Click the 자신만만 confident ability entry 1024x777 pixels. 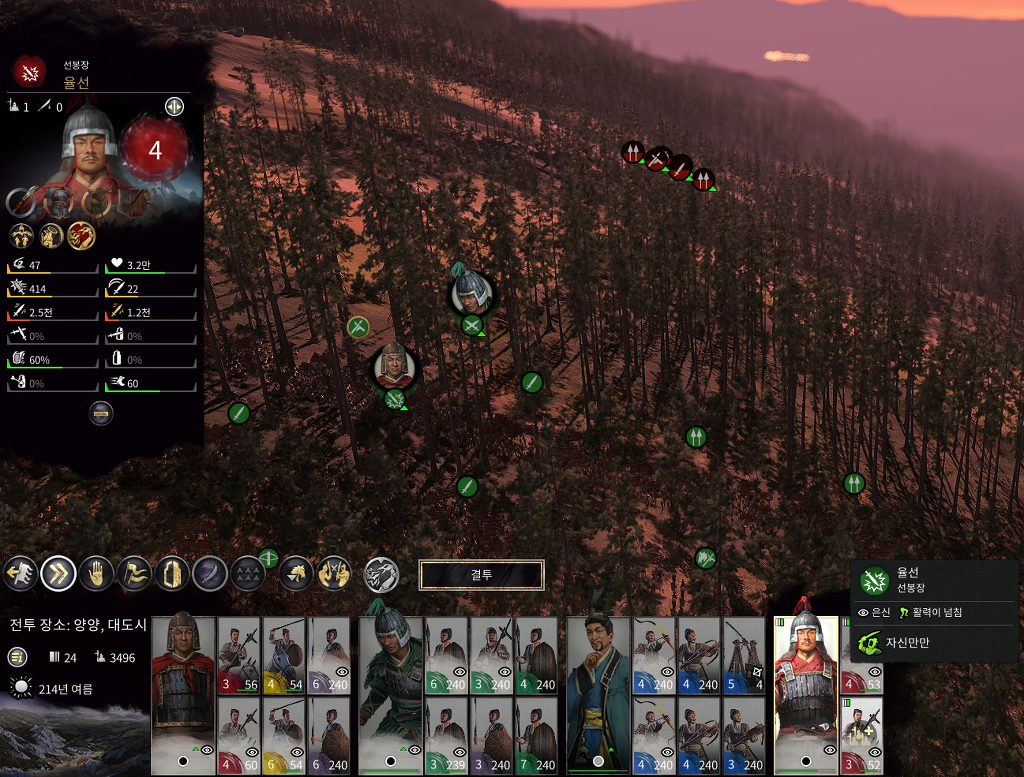coord(907,642)
